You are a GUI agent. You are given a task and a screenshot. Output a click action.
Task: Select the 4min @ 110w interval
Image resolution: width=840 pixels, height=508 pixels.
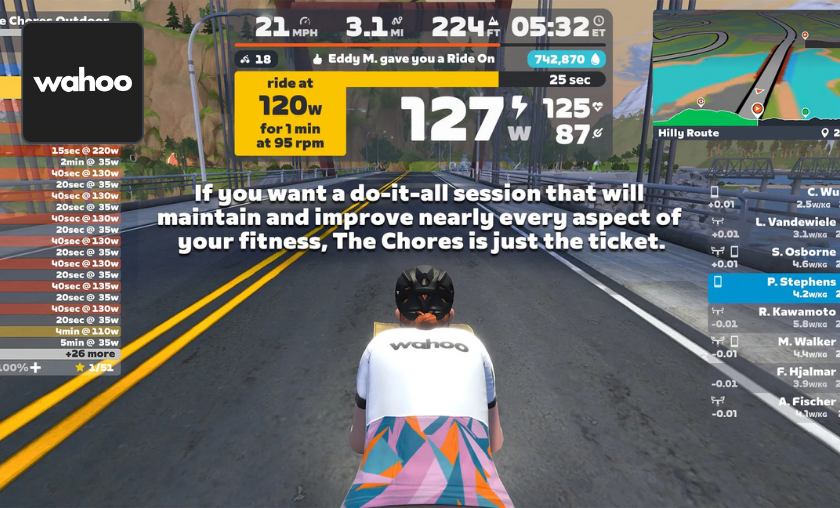[x=85, y=331]
